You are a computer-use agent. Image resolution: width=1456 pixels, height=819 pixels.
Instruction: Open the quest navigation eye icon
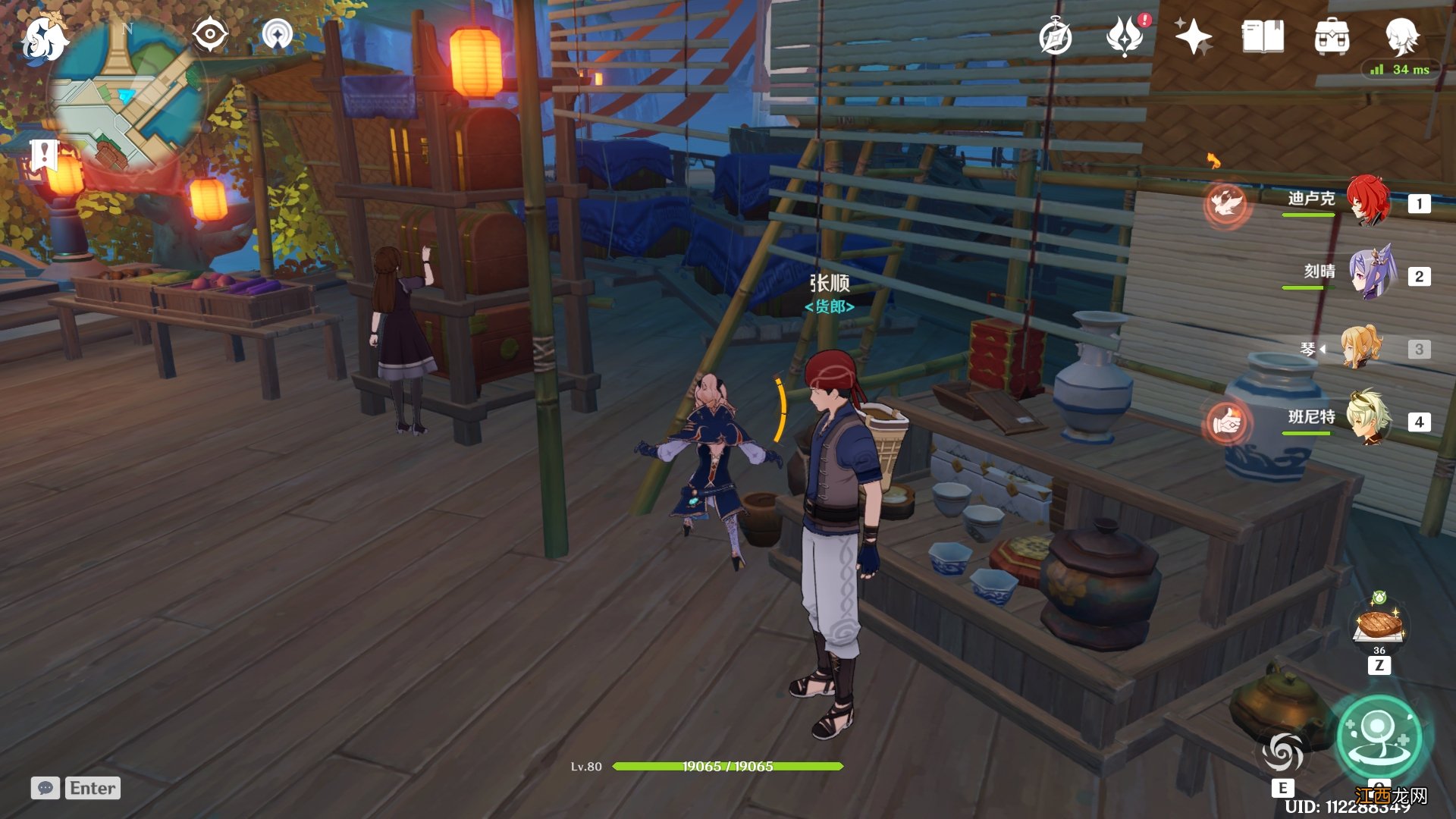click(x=209, y=35)
